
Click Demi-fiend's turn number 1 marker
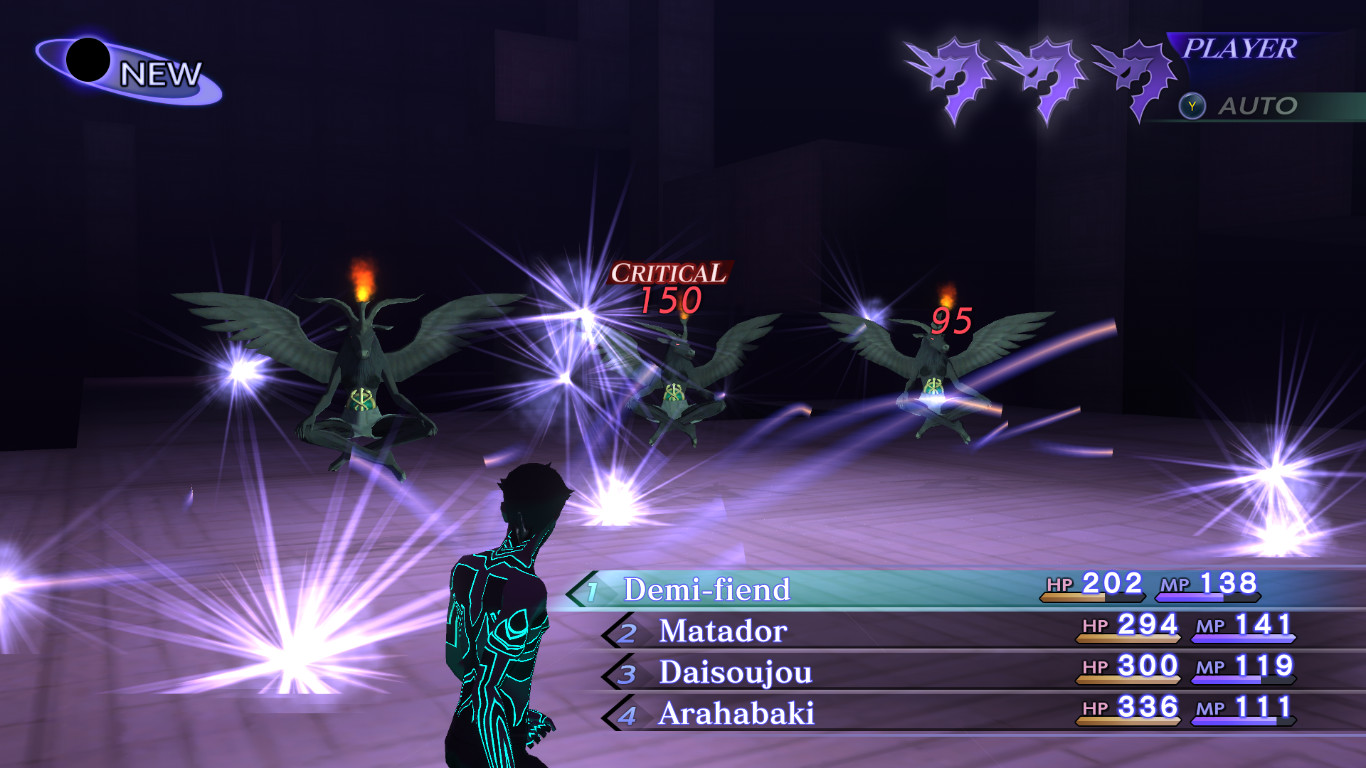coord(591,590)
